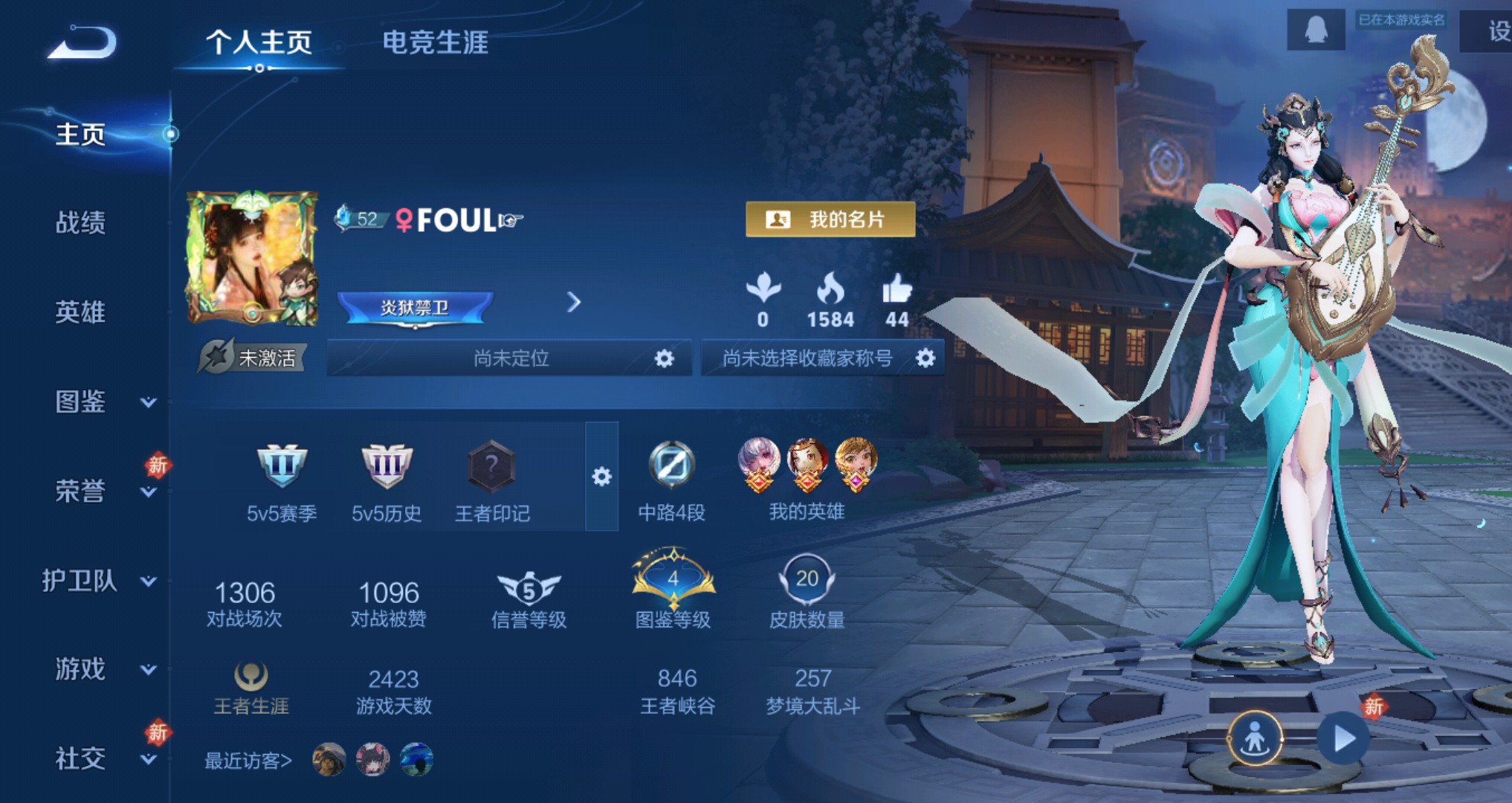Open the 信誉等级 credit level 5 emblem
The width and height of the screenshot is (1512, 803).
(528, 591)
